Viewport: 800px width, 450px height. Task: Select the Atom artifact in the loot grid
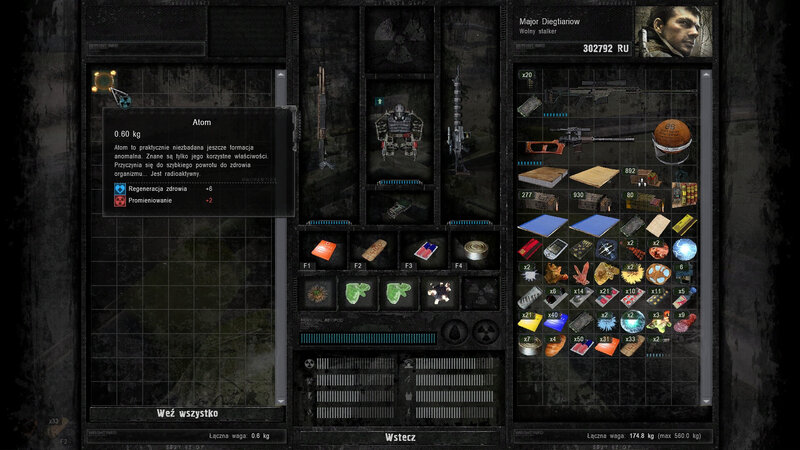tap(103, 80)
